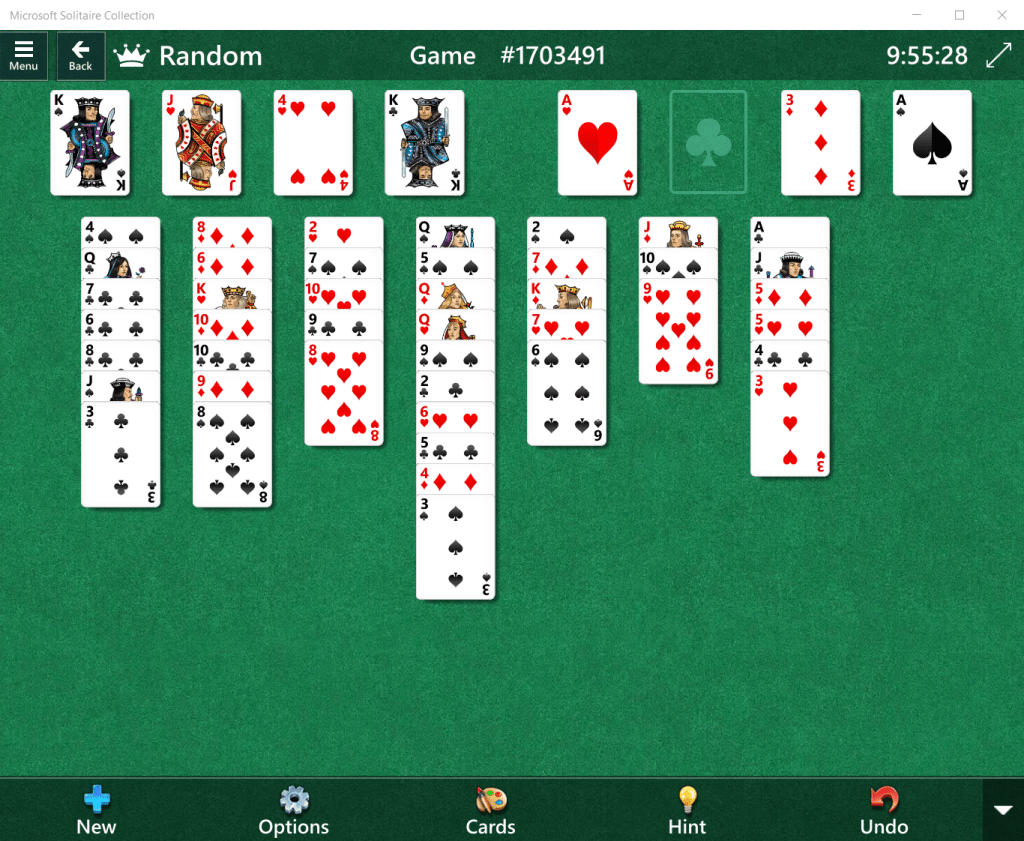Select the three of diamonds foundation pile

[x=820, y=143]
